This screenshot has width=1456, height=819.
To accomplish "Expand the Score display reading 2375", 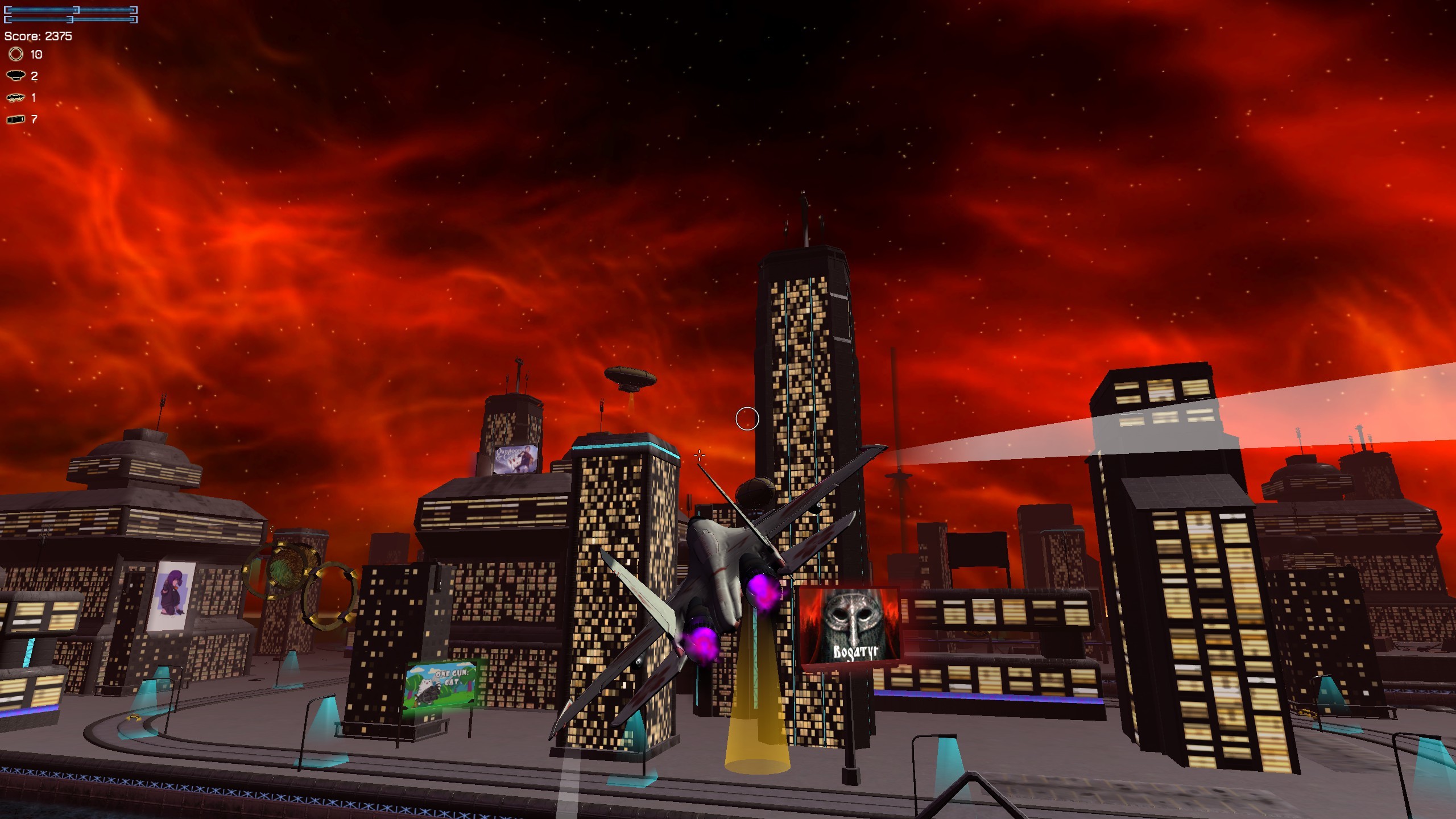I will 38,35.
